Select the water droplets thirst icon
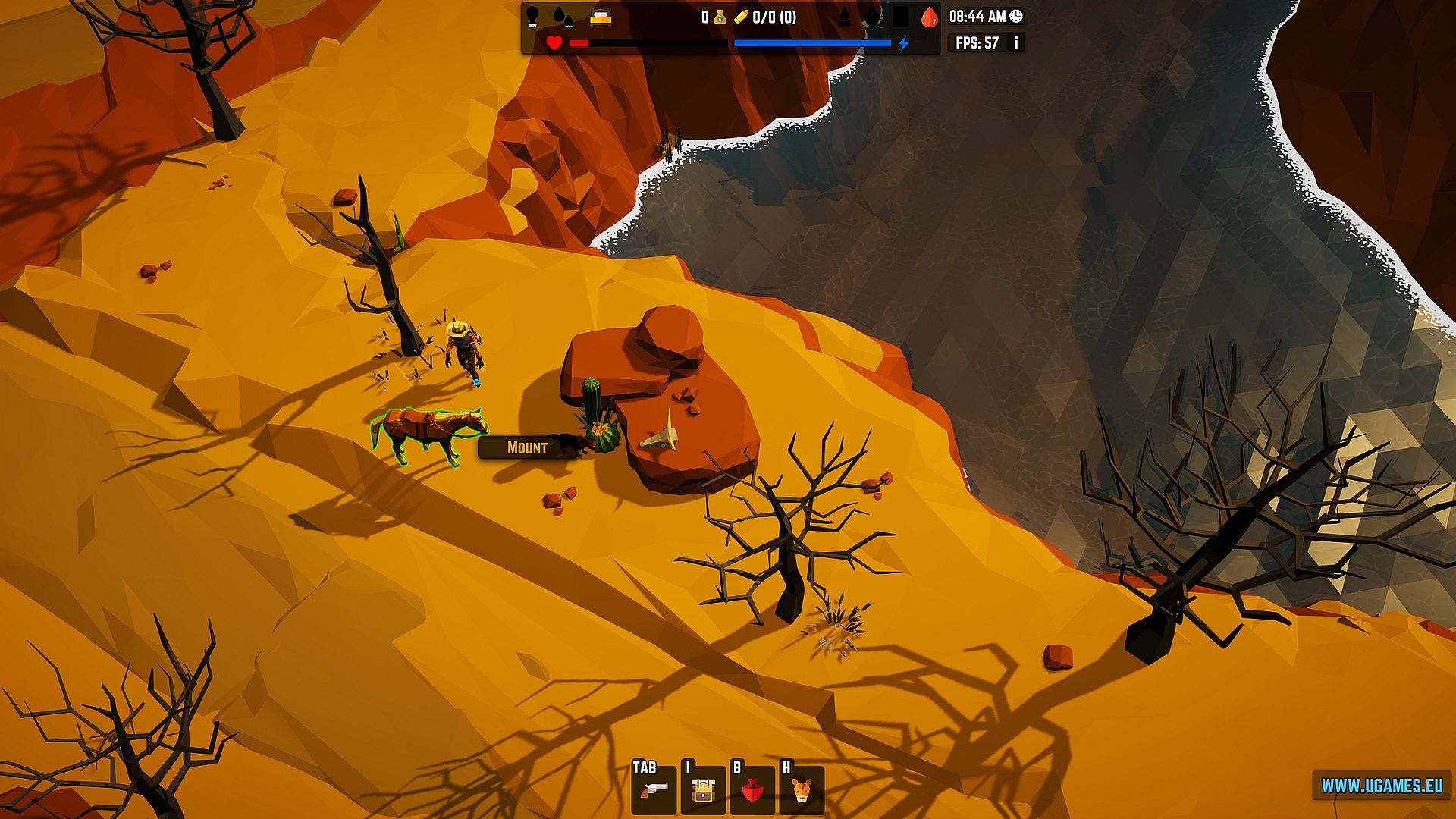The image size is (1456, 819). [562, 17]
